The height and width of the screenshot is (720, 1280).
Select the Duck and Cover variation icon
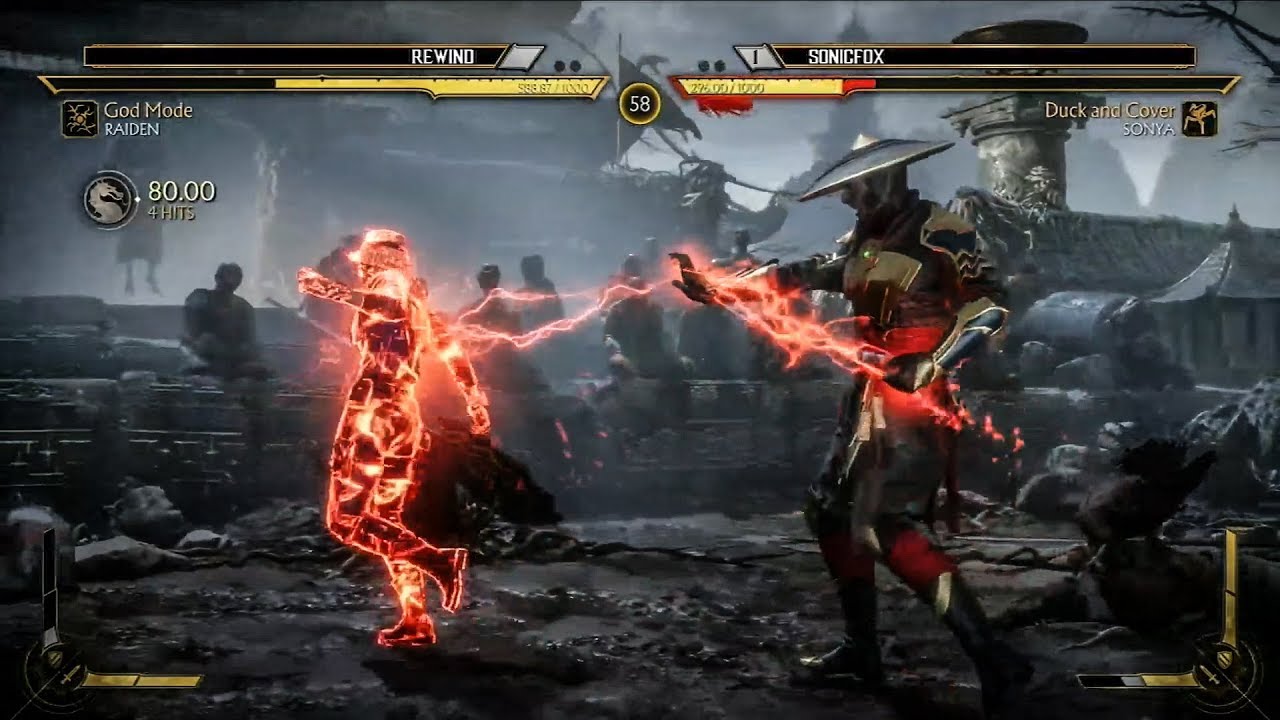click(1198, 118)
